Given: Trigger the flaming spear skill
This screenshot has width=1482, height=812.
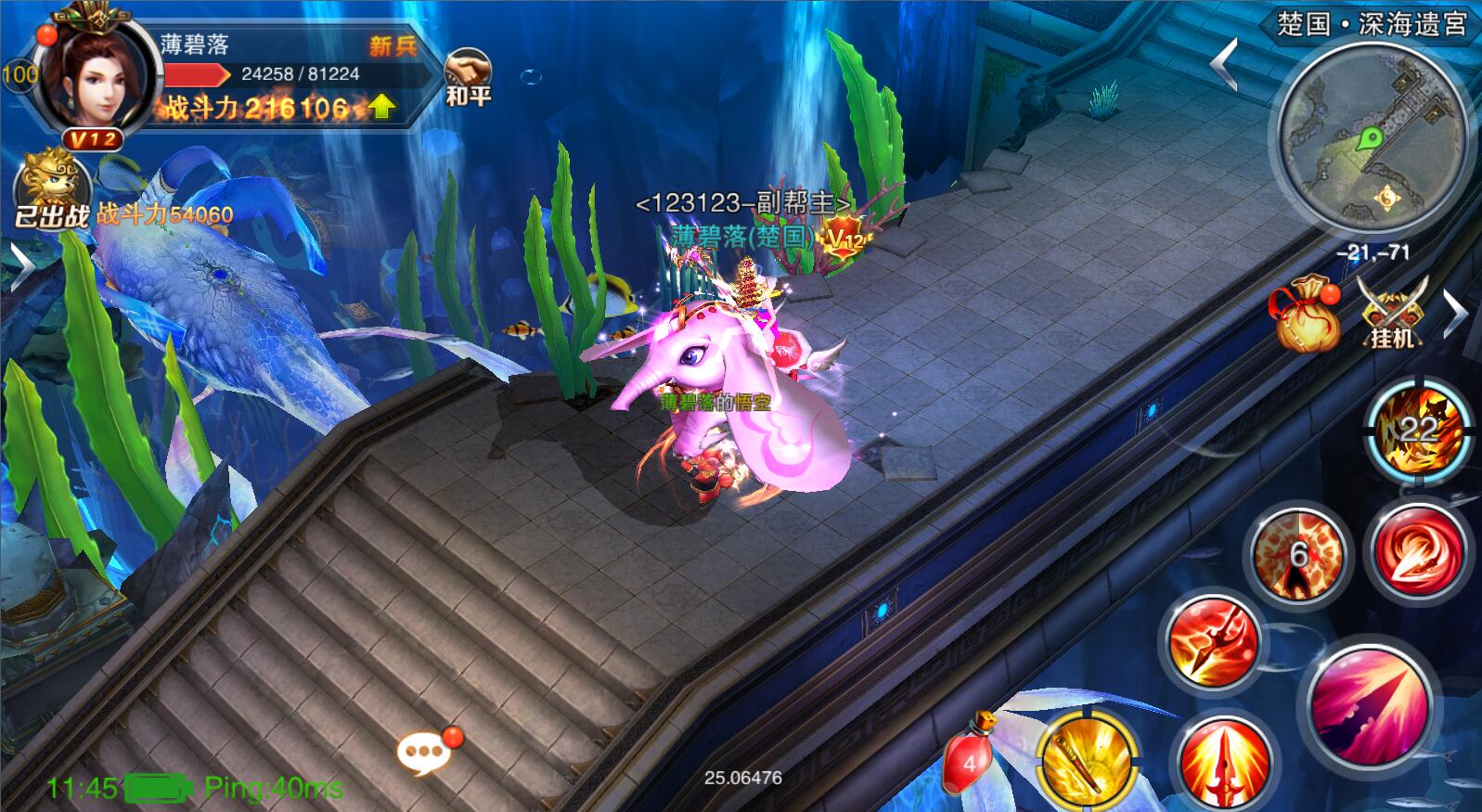Looking at the screenshot, I should 1213,642.
